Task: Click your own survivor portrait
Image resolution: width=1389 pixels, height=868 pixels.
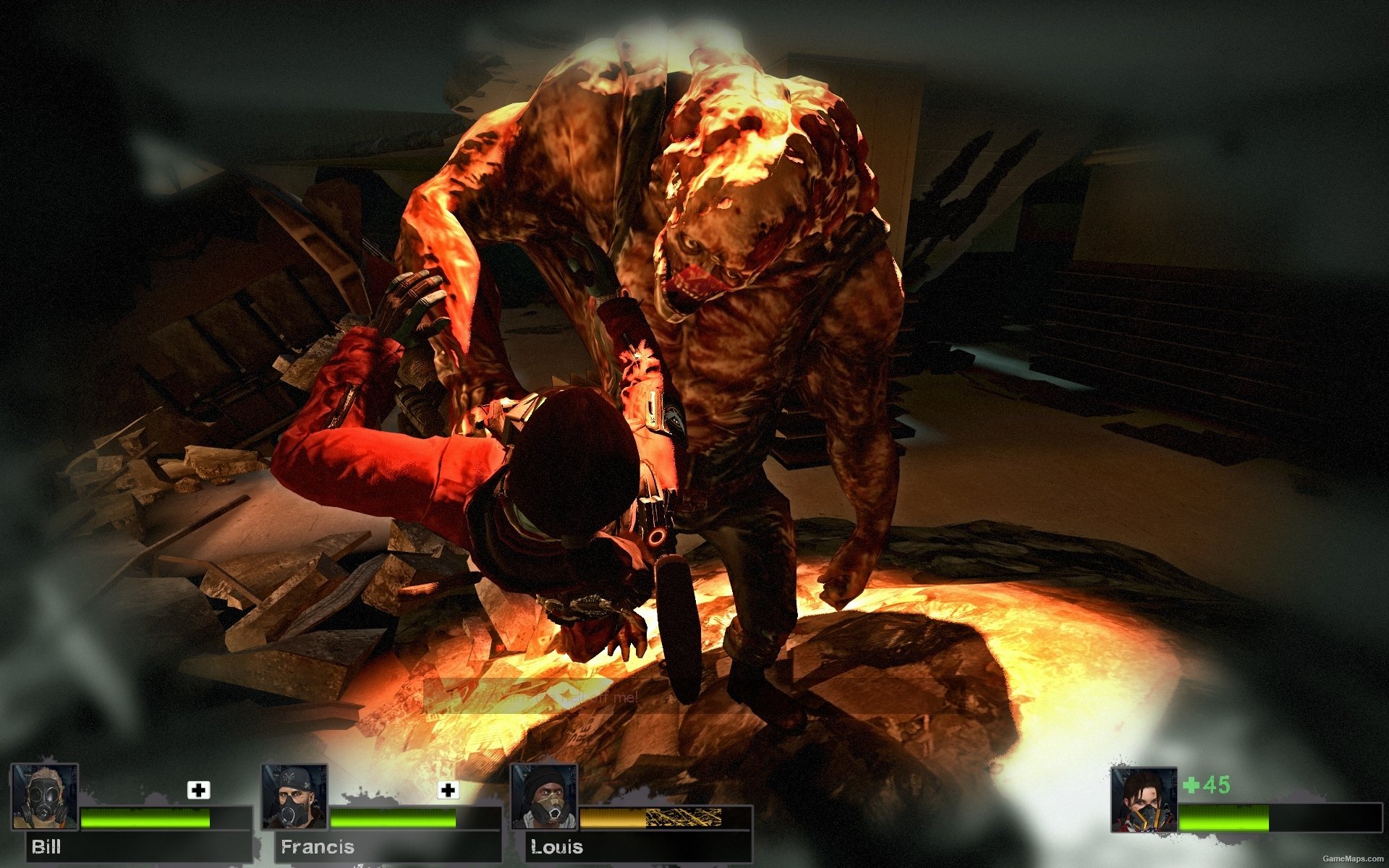Action: 1144,800
